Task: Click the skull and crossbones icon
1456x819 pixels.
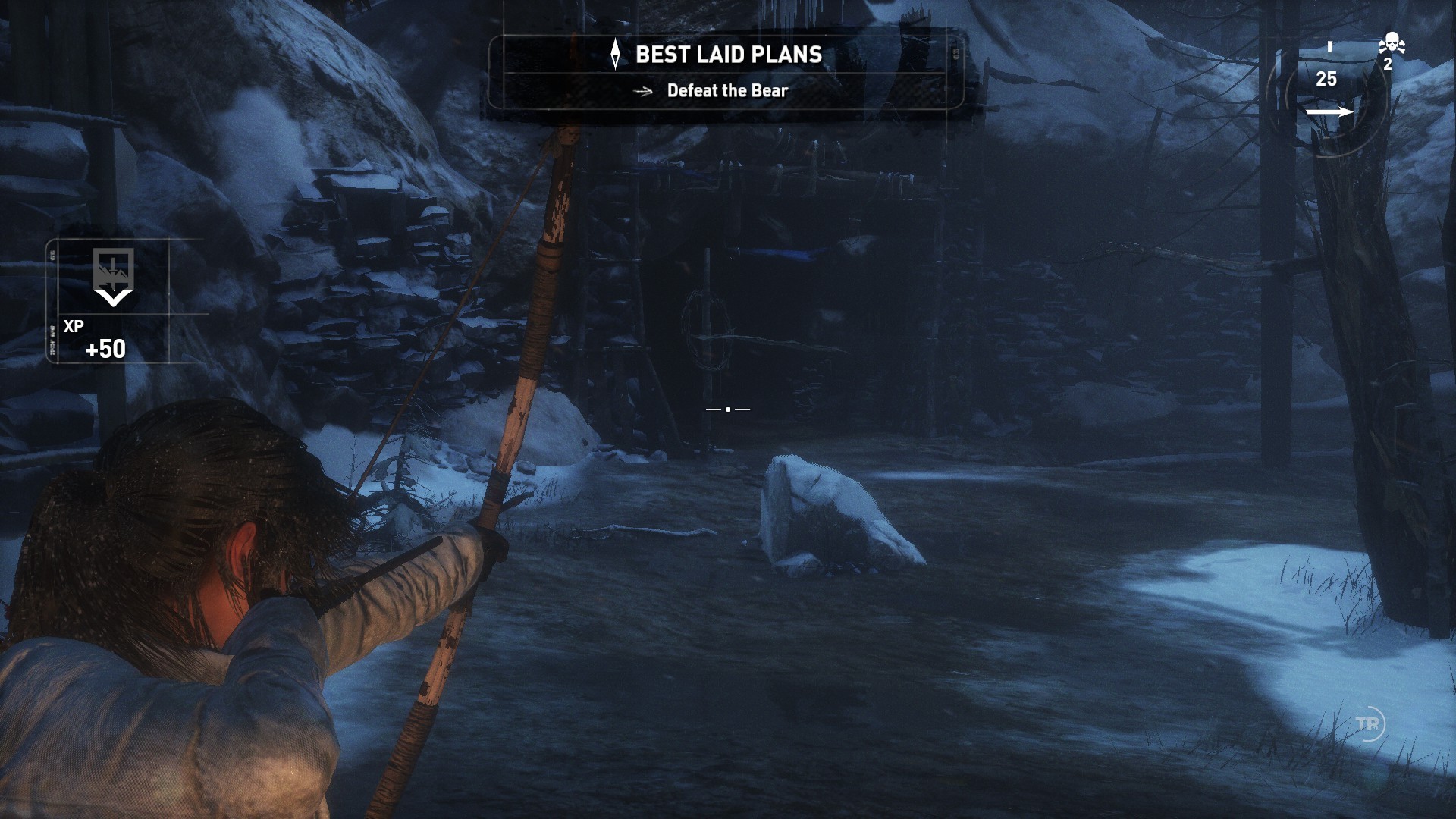Action: coord(1392,44)
